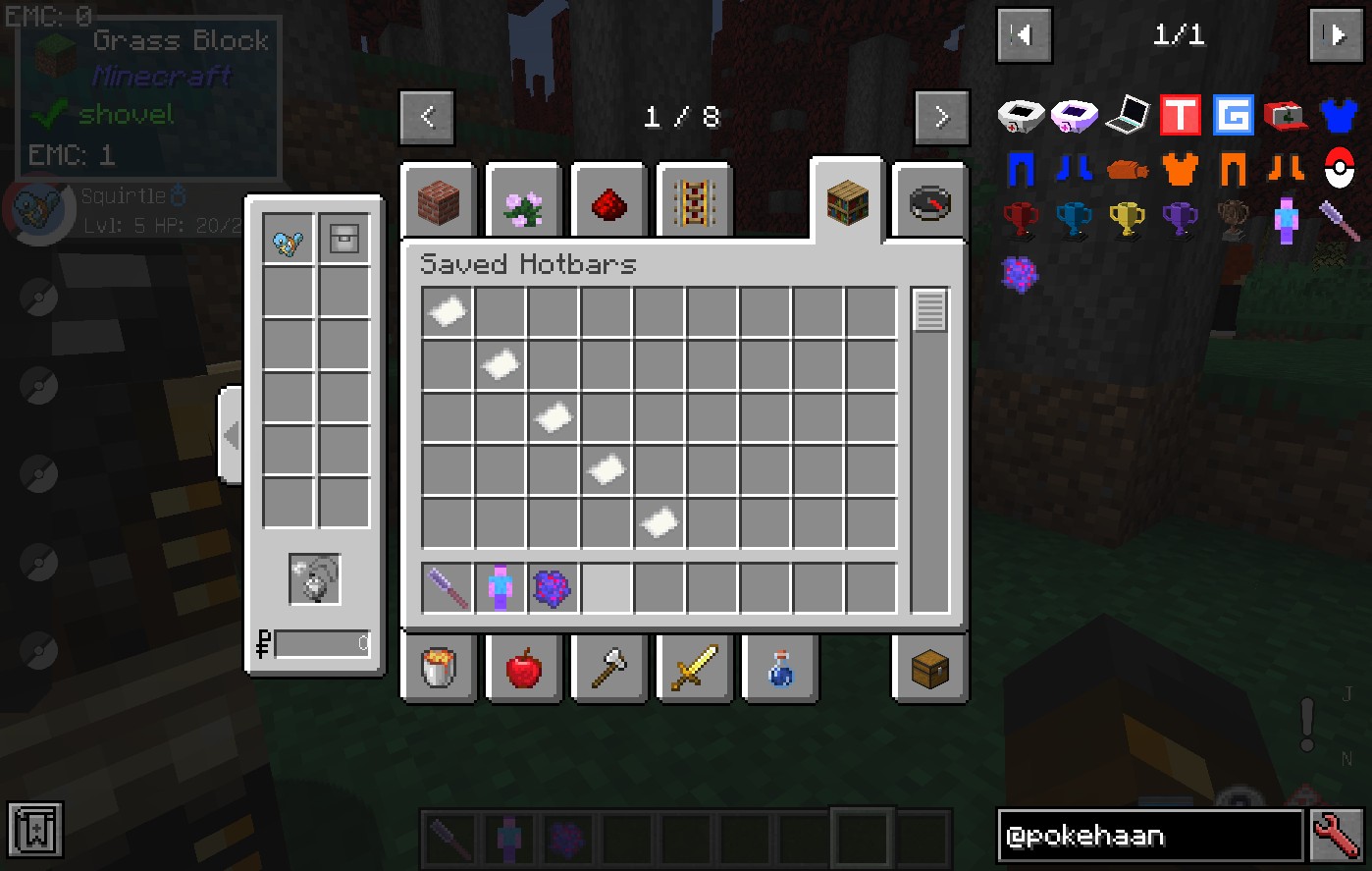This screenshot has width=1372, height=871.
Task: Select the Redstone dust tab
Action: 609,203
